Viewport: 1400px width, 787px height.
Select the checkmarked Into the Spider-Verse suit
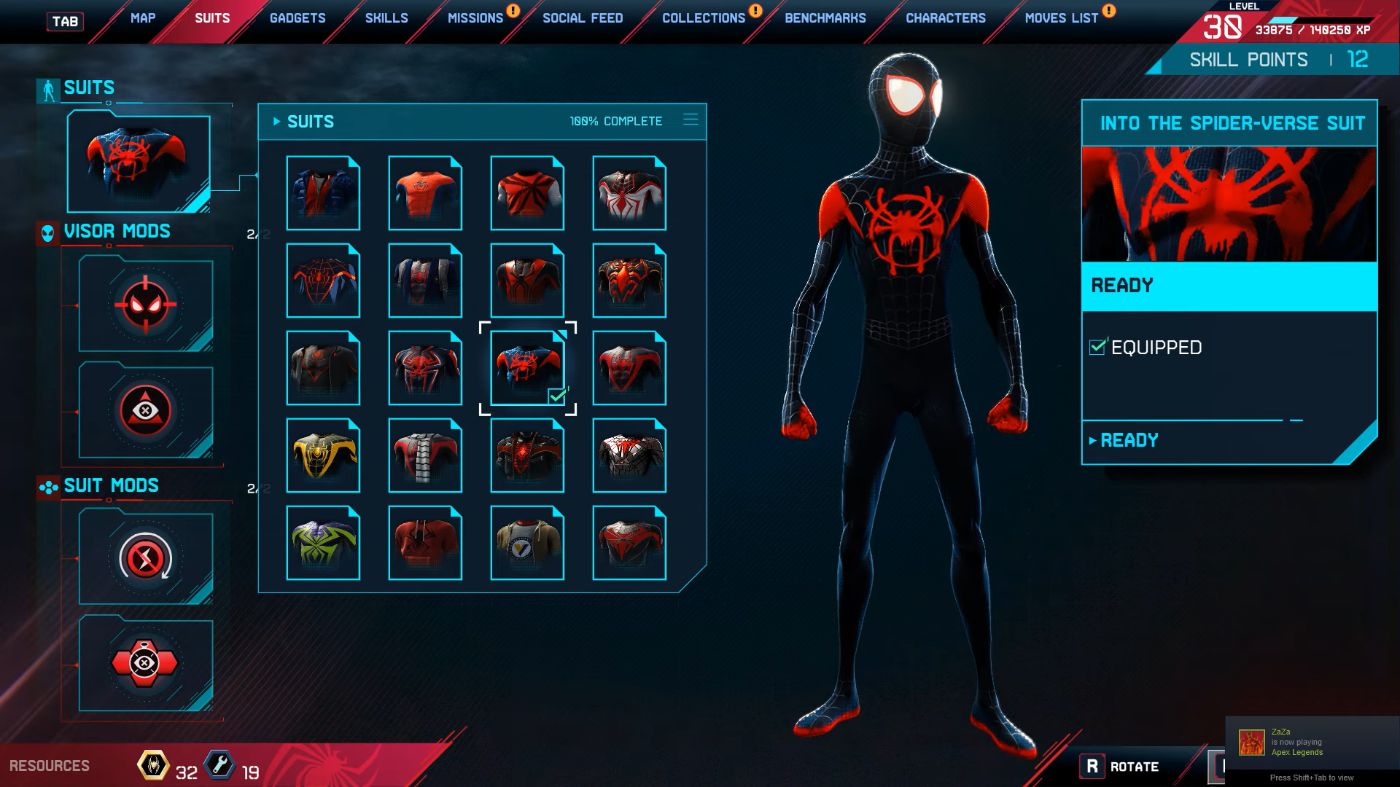(527, 368)
